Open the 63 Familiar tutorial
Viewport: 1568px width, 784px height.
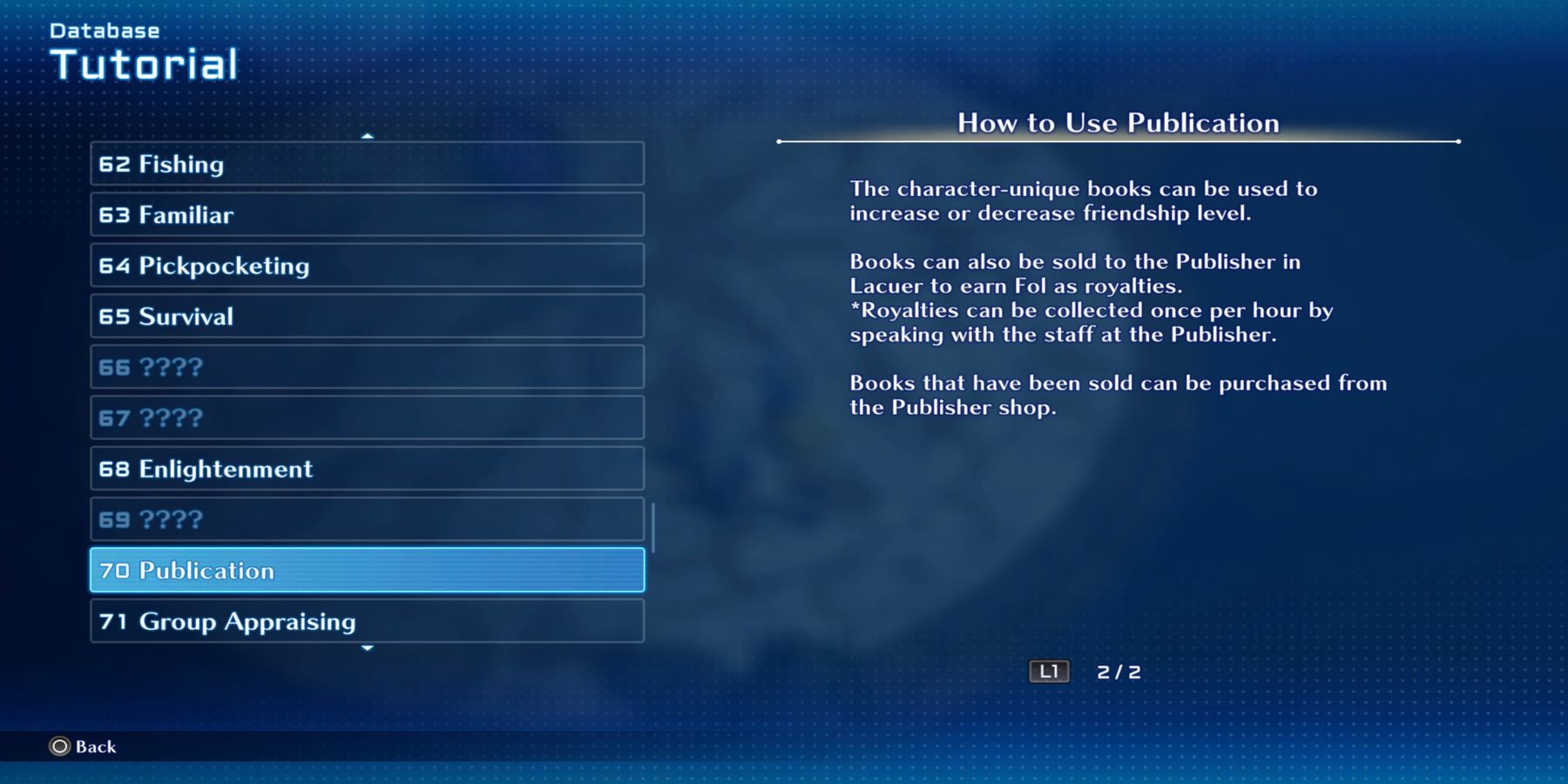point(366,214)
